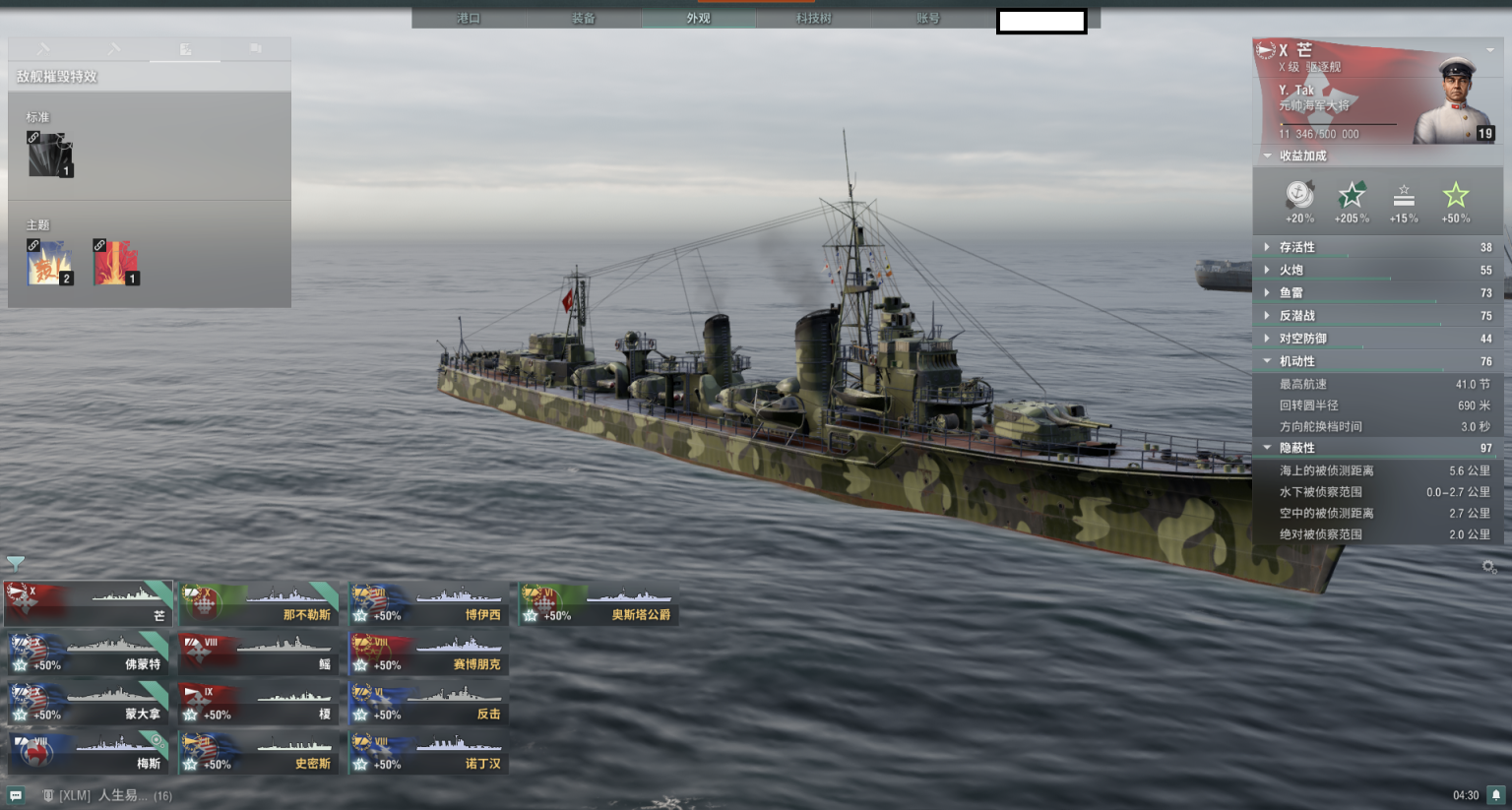Go to the 账号 account tab

pyautogui.click(x=927, y=18)
